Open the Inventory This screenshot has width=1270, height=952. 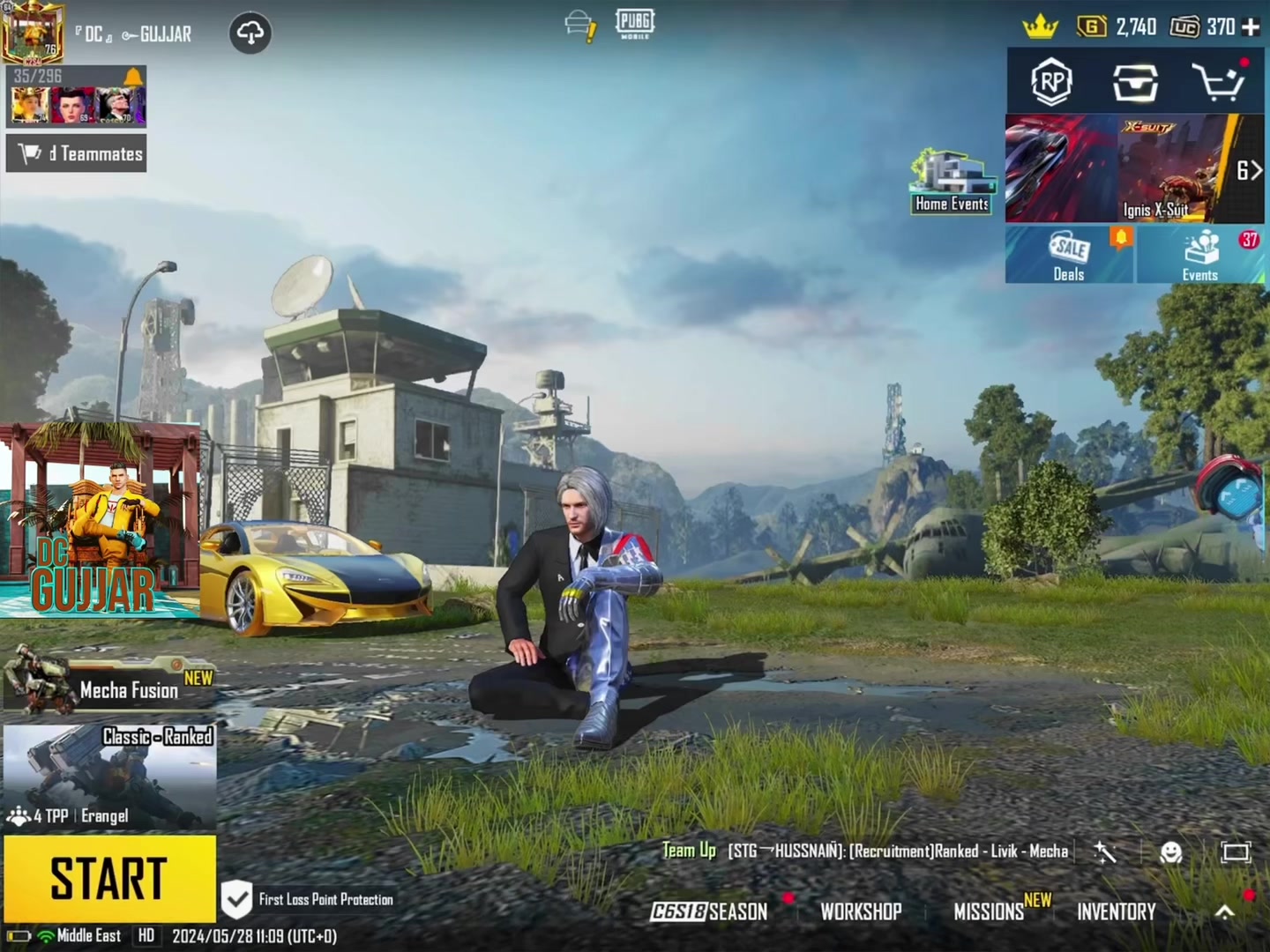(1116, 911)
